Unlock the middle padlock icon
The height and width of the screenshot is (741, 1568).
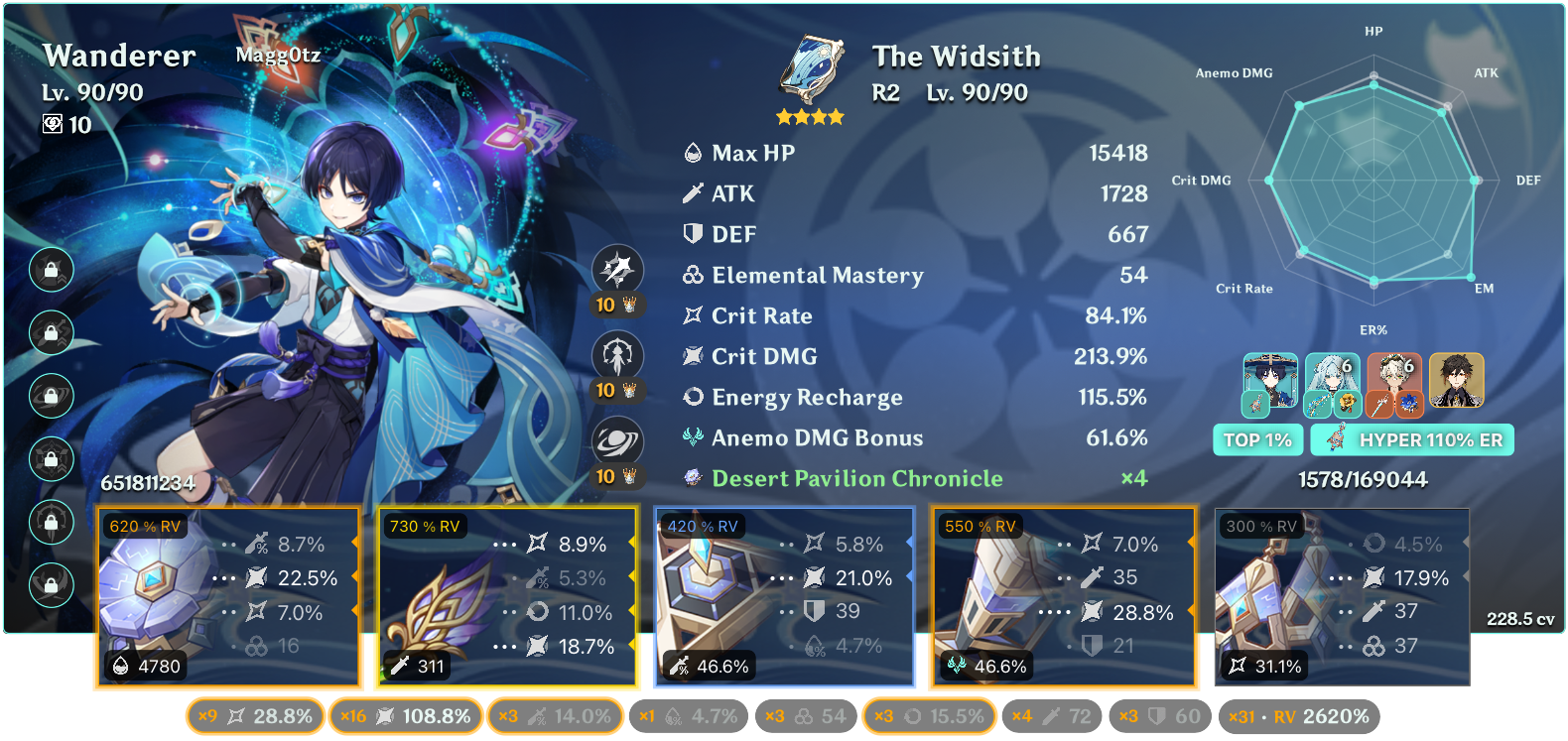[51, 397]
